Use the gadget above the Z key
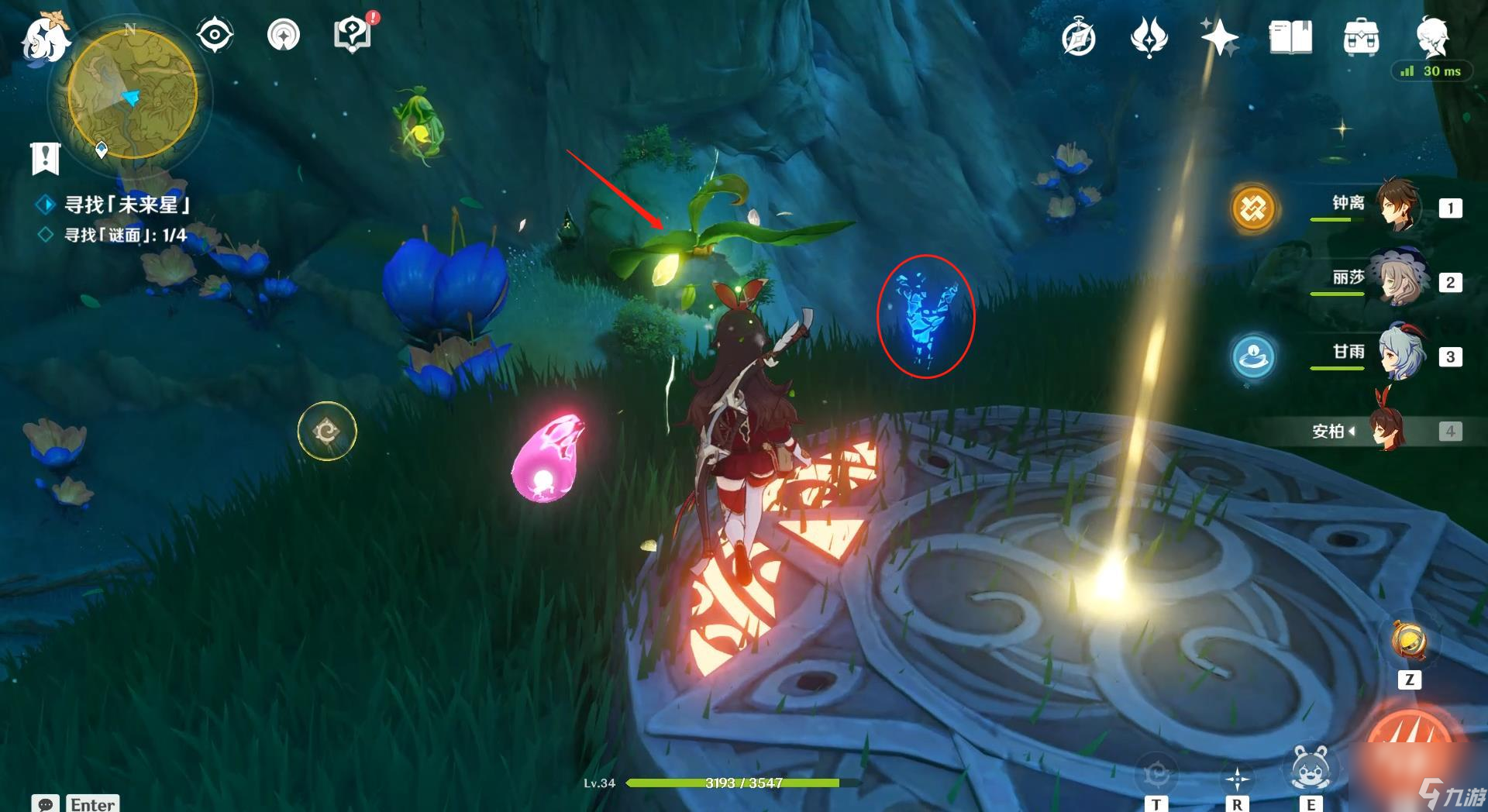Screen dimensions: 1488x812 click(x=1409, y=642)
